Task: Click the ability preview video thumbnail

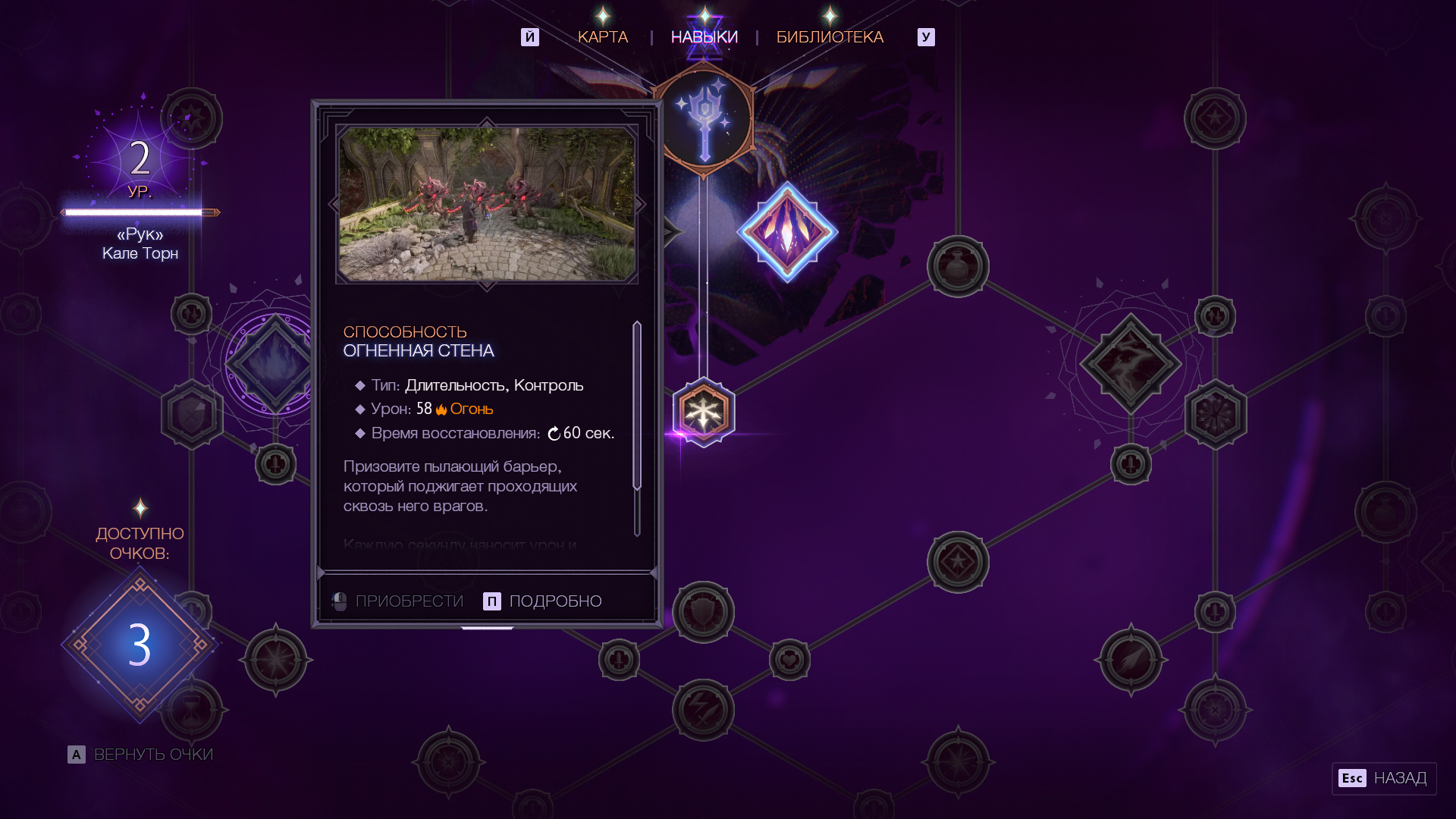Action: pos(487,204)
